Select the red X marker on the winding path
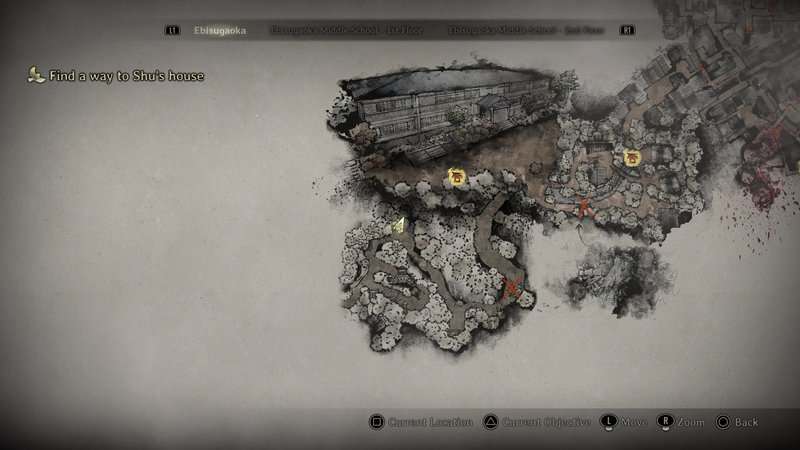The height and width of the screenshot is (450, 800). [511, 291]
